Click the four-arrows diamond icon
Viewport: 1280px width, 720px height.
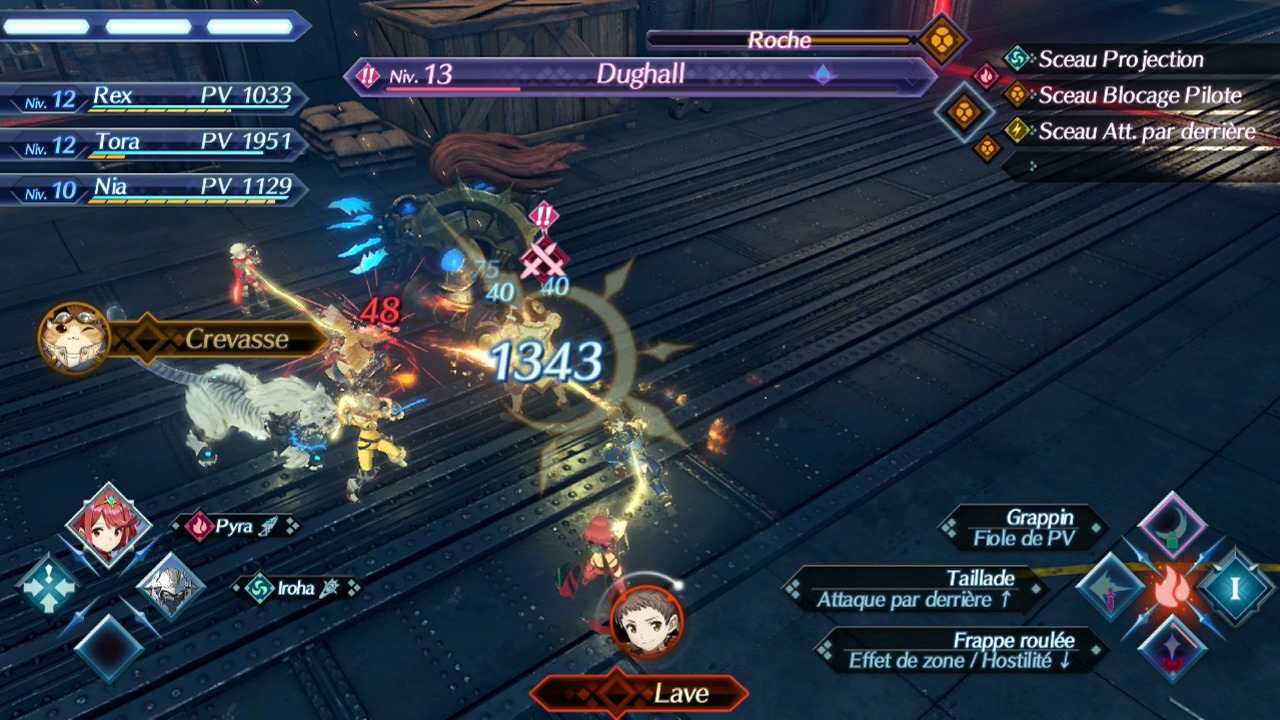point(47,585)
